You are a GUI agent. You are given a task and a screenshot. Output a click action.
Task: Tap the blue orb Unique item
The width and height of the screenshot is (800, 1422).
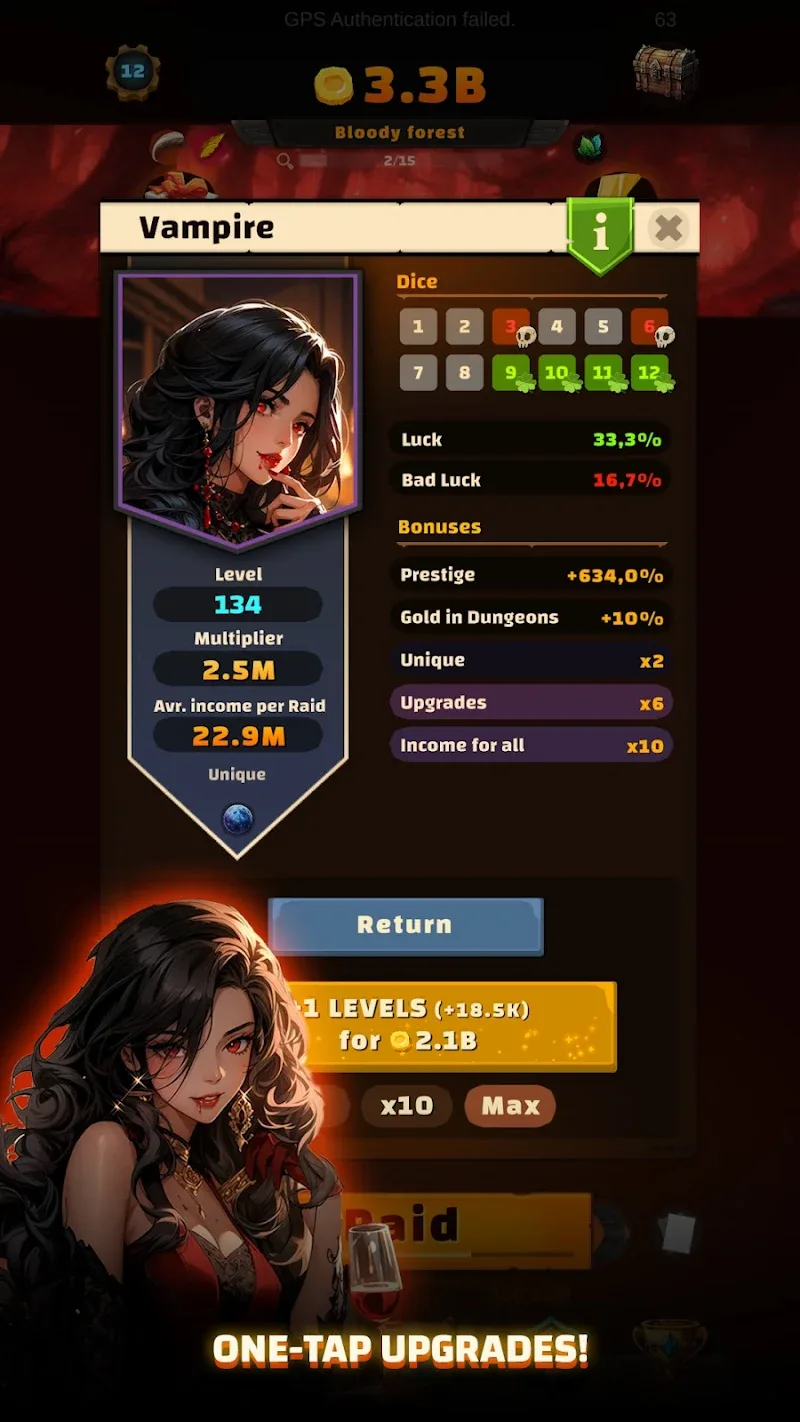click(238, 819)
